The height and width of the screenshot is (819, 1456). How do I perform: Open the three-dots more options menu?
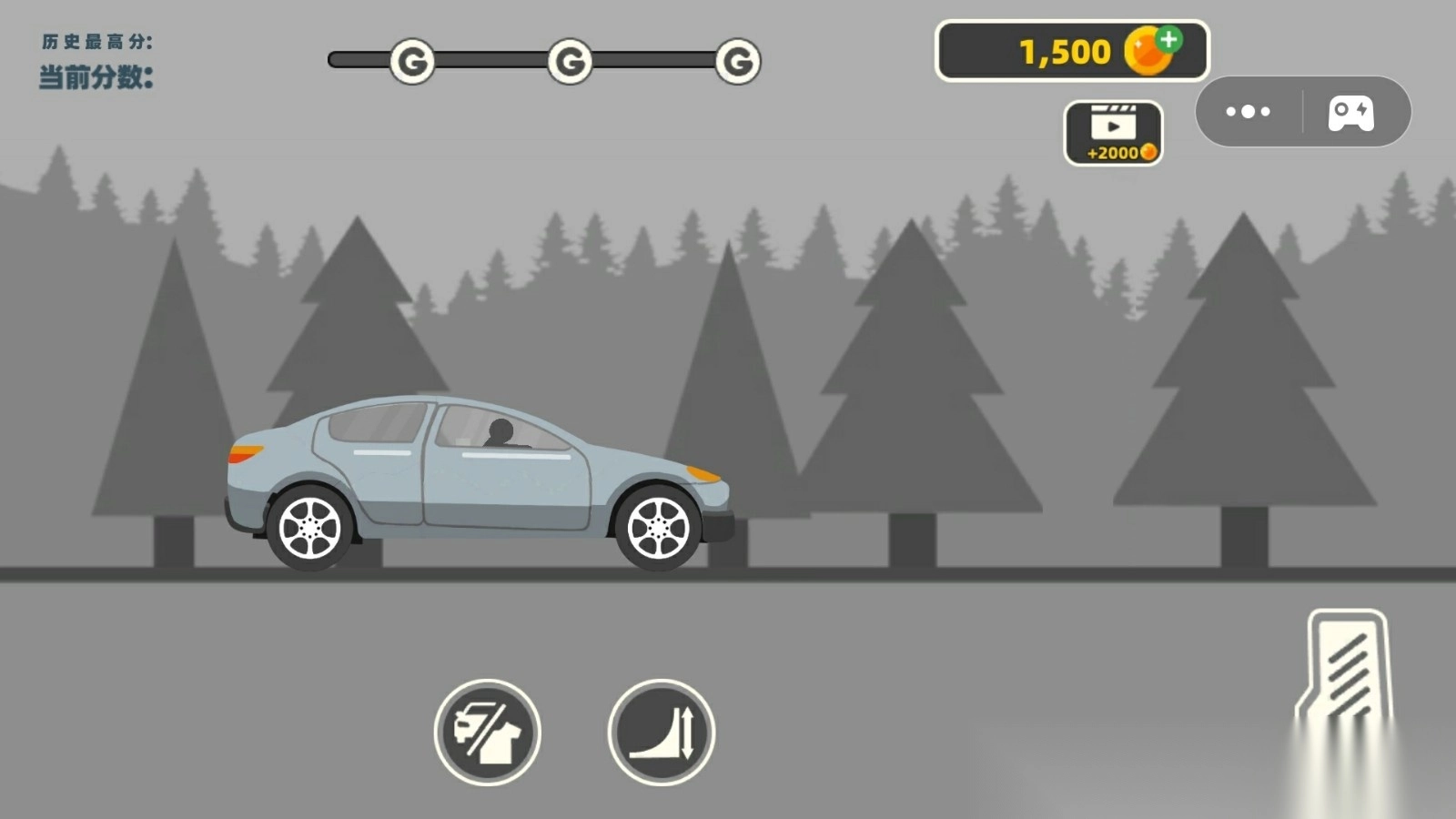tap(1248, 112)
